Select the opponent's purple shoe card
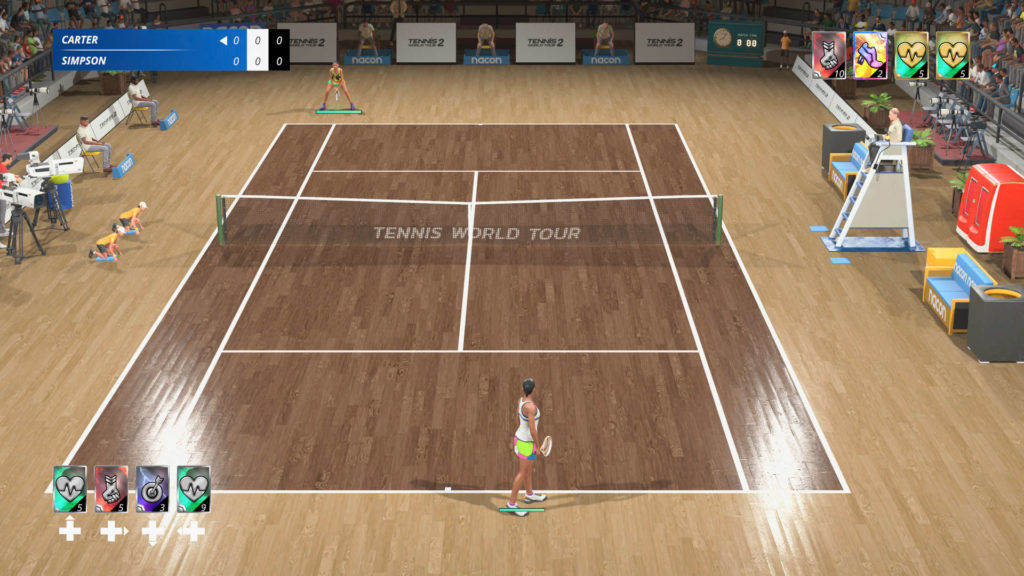This screenshot has width=1024, height=576. point(870,55)
